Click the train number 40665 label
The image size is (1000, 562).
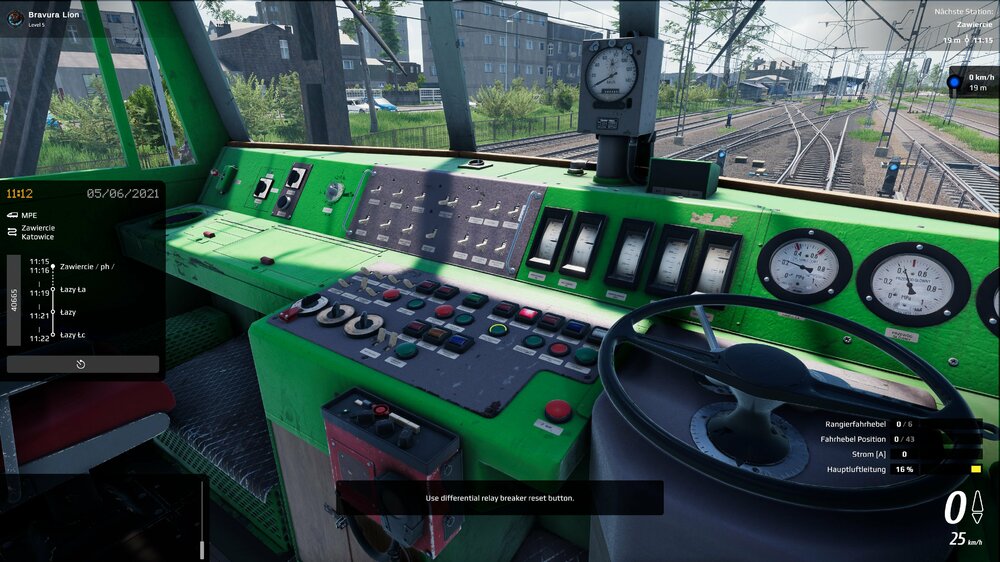pyautogui.click(x=14, y=300)
